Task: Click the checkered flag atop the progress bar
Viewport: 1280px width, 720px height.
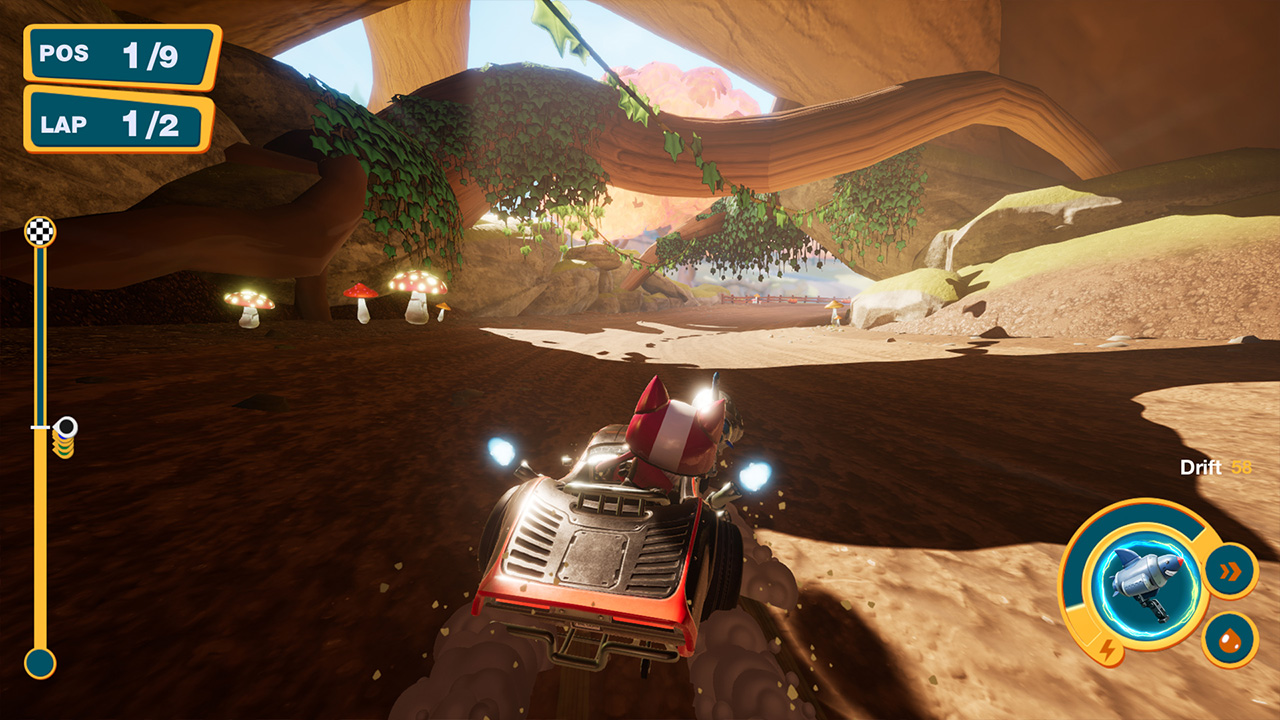Action: (x=40, y=232)
